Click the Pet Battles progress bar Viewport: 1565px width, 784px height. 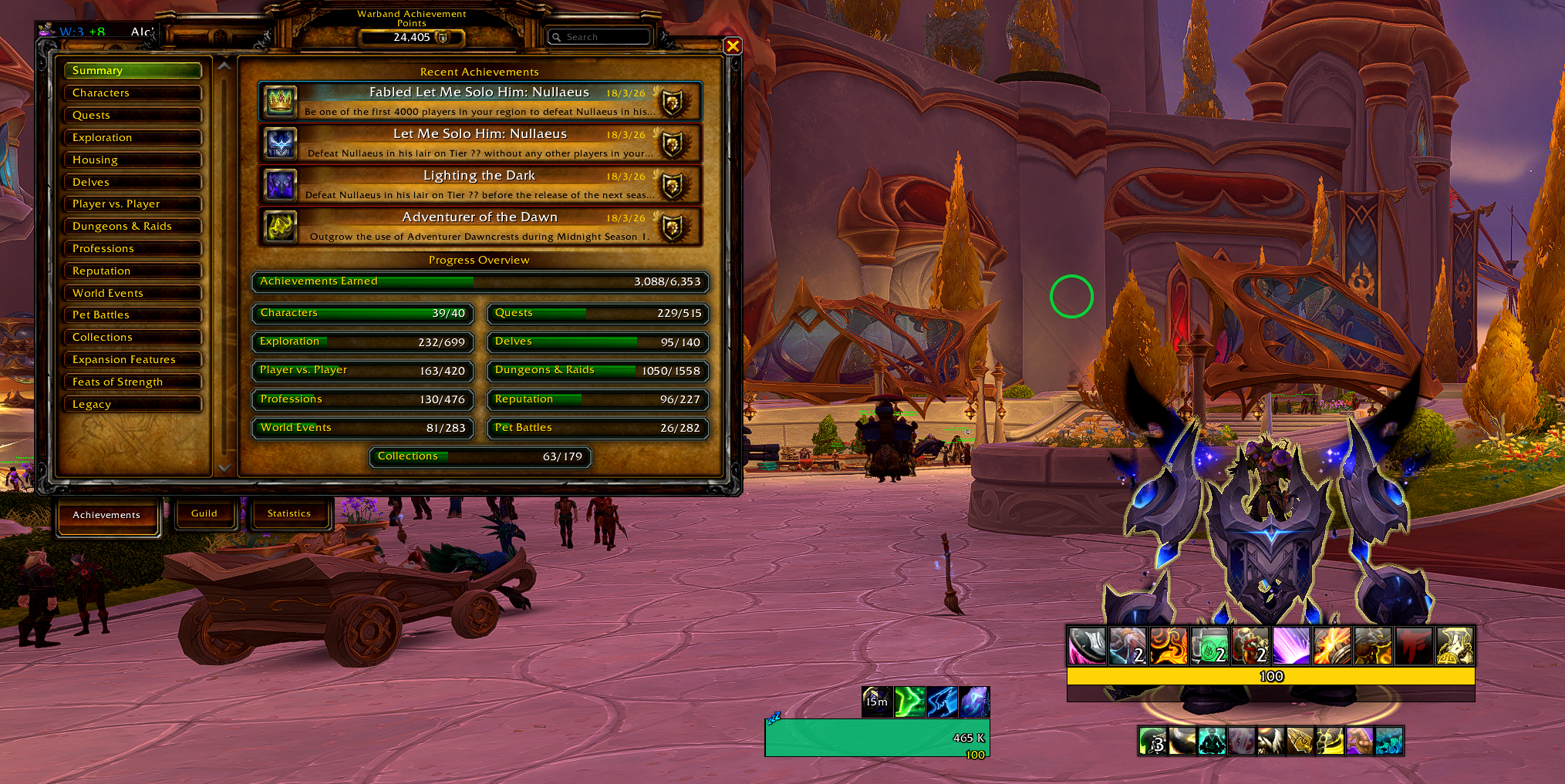(597, 428)
